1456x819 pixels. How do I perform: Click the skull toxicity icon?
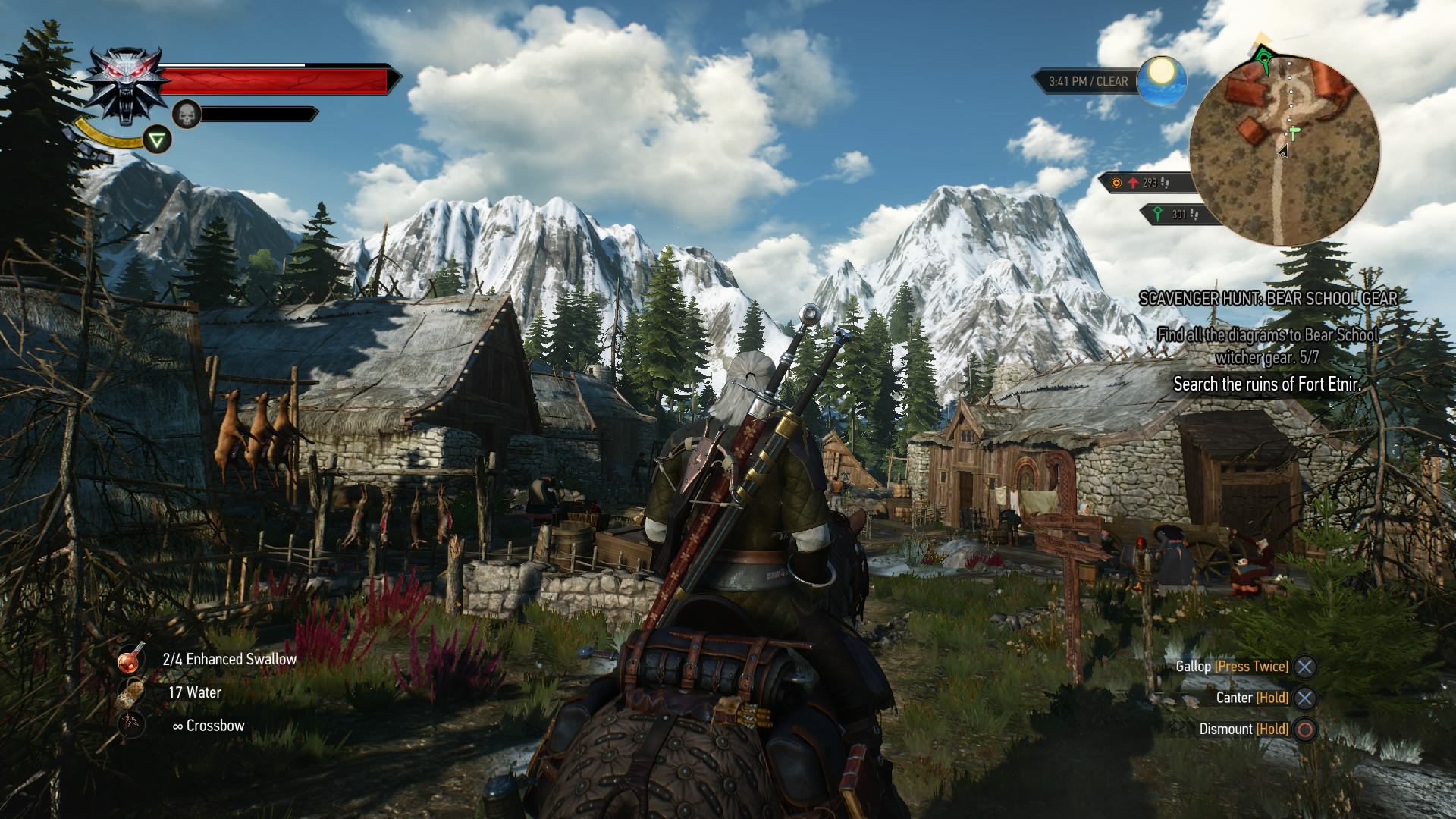click(x=187, y=115)
